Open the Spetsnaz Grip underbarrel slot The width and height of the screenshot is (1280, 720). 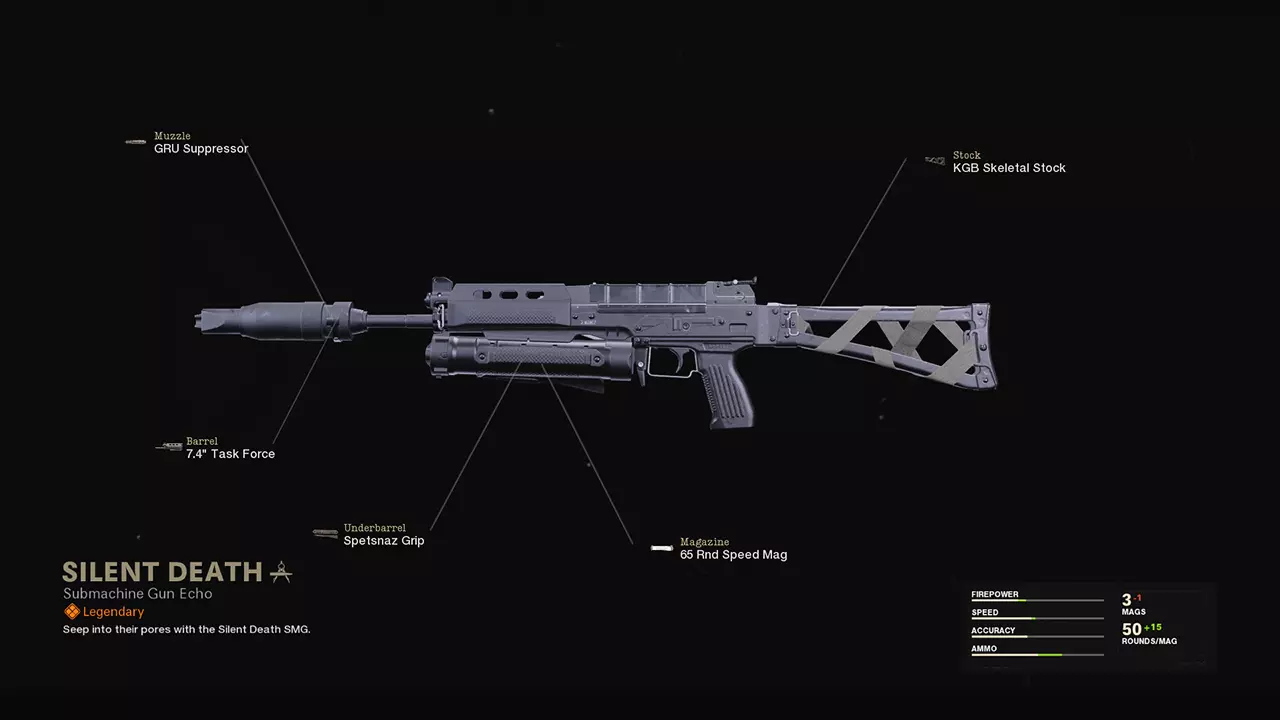tap(383, 541)
